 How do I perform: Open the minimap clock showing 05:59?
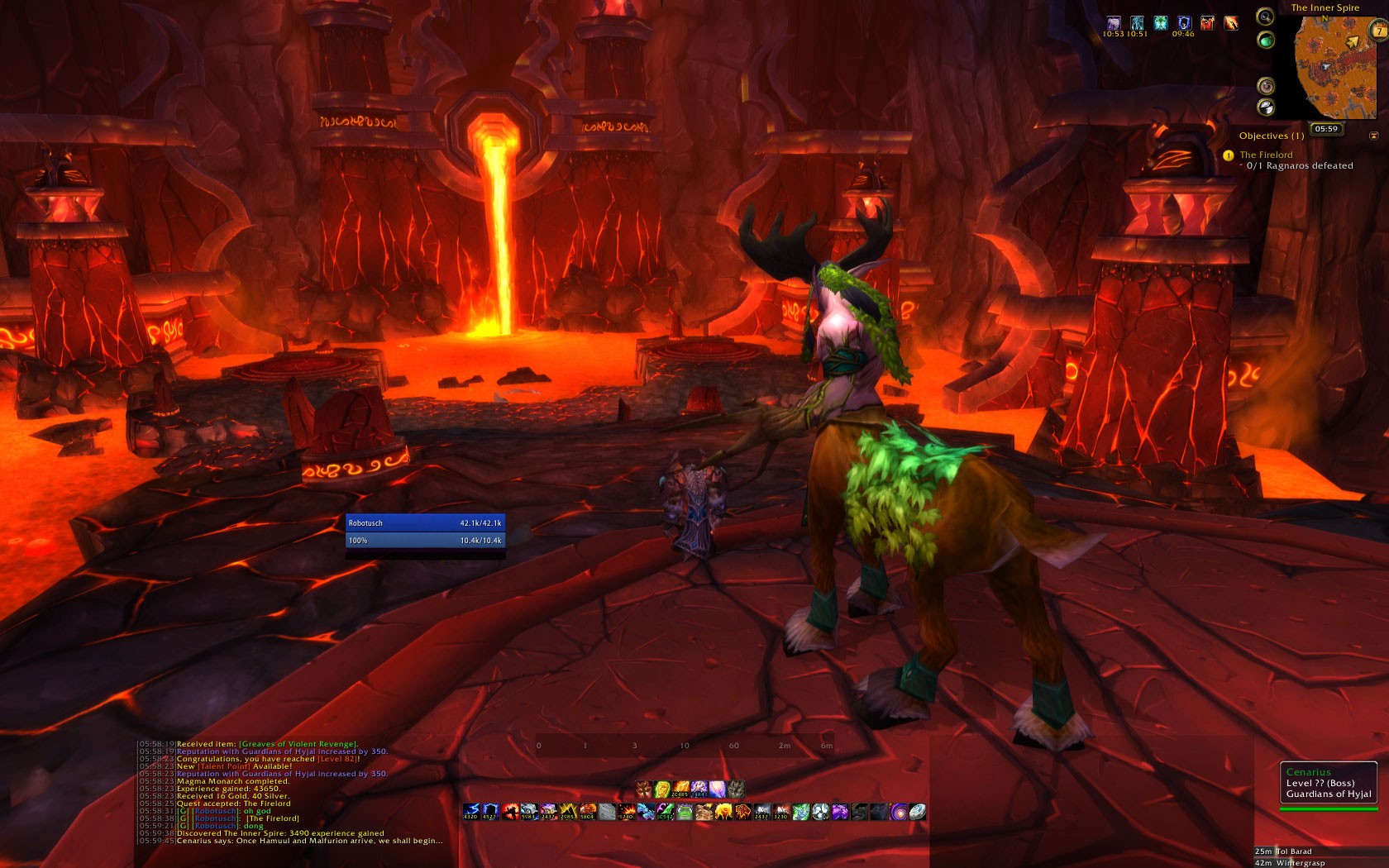click(x=1326, y=129)
